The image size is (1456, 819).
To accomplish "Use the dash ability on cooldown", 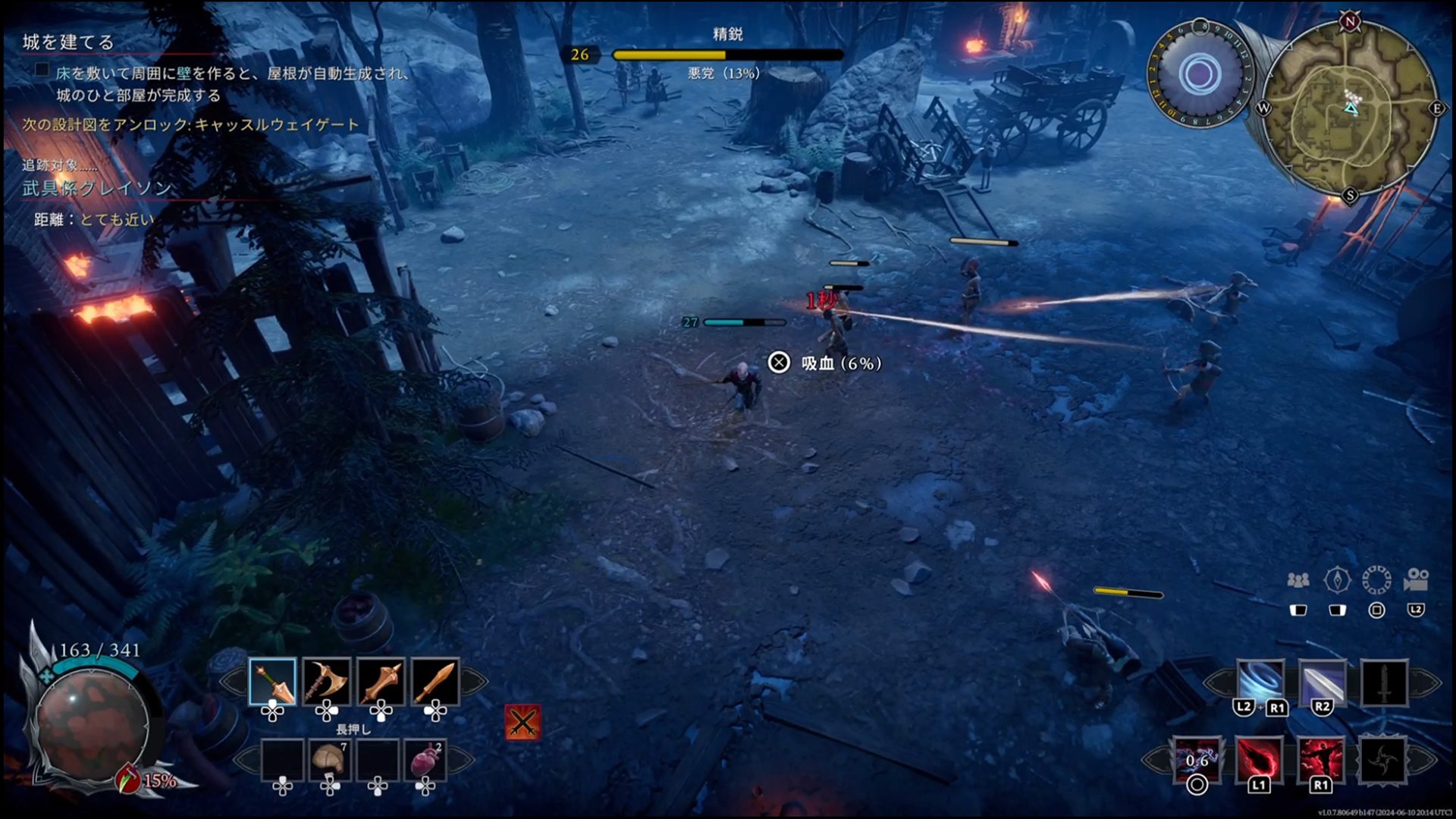I will (x=1197, y=759).
